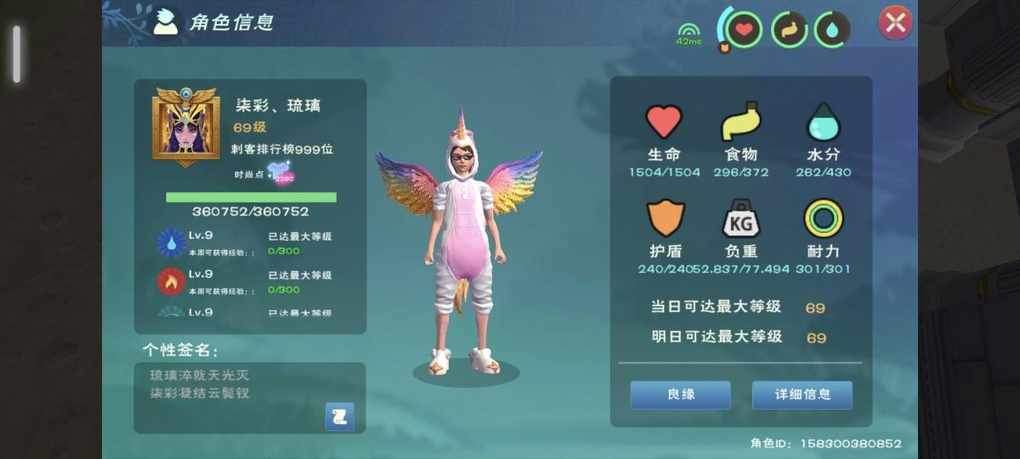This screenshot has height=459, width=1020.
Task: Click the player avatar portrait
Action: [x=186, y=127]
